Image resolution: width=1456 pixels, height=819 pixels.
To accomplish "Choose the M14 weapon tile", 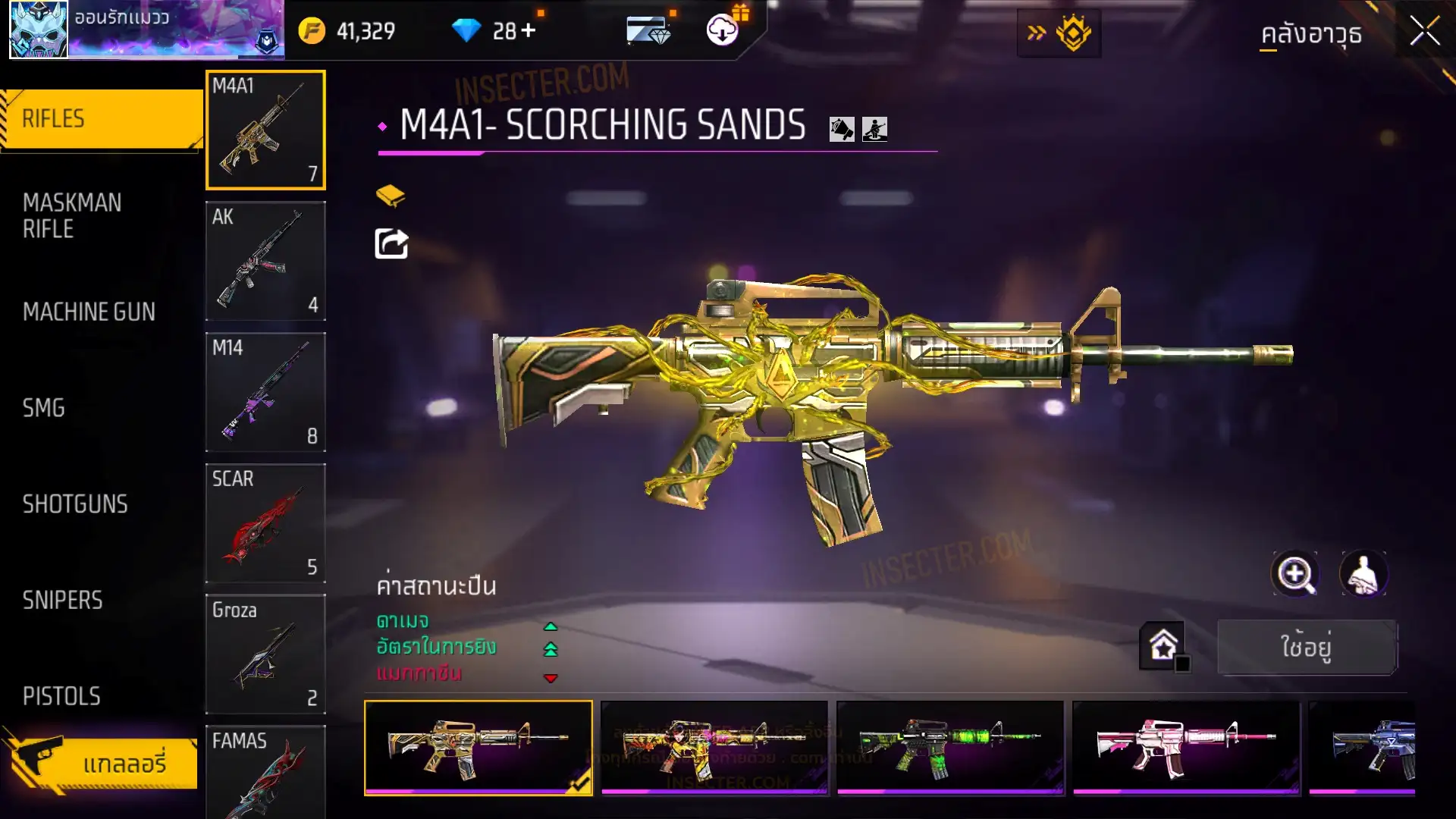I will coord(265,392).
